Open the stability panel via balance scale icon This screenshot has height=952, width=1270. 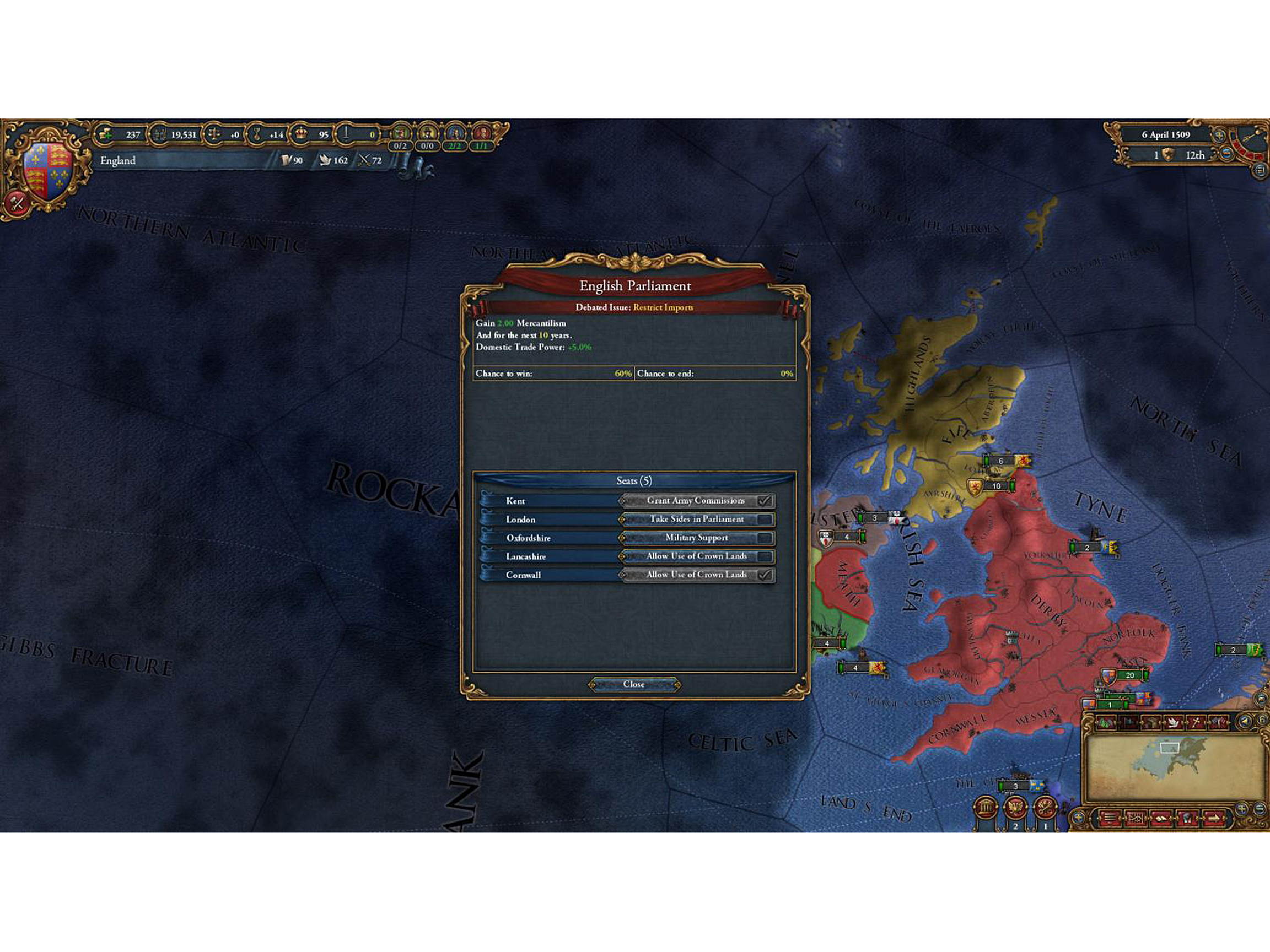(x=216, y=135)
